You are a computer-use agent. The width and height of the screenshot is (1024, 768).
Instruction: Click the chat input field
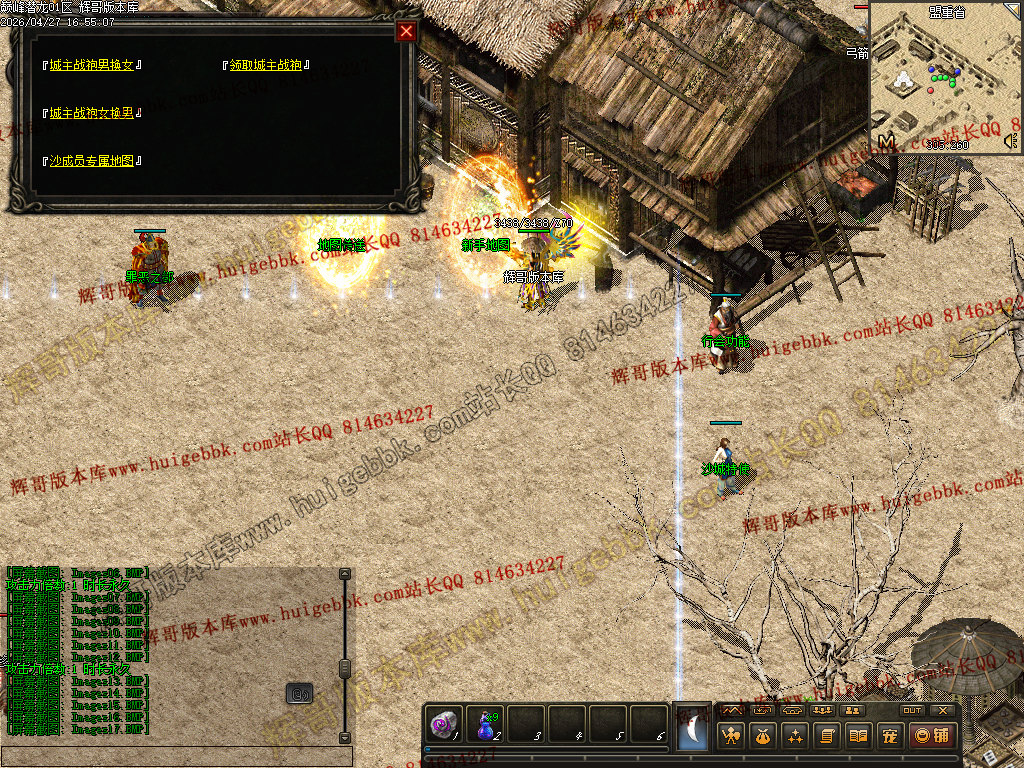click(x=176, y=757)
